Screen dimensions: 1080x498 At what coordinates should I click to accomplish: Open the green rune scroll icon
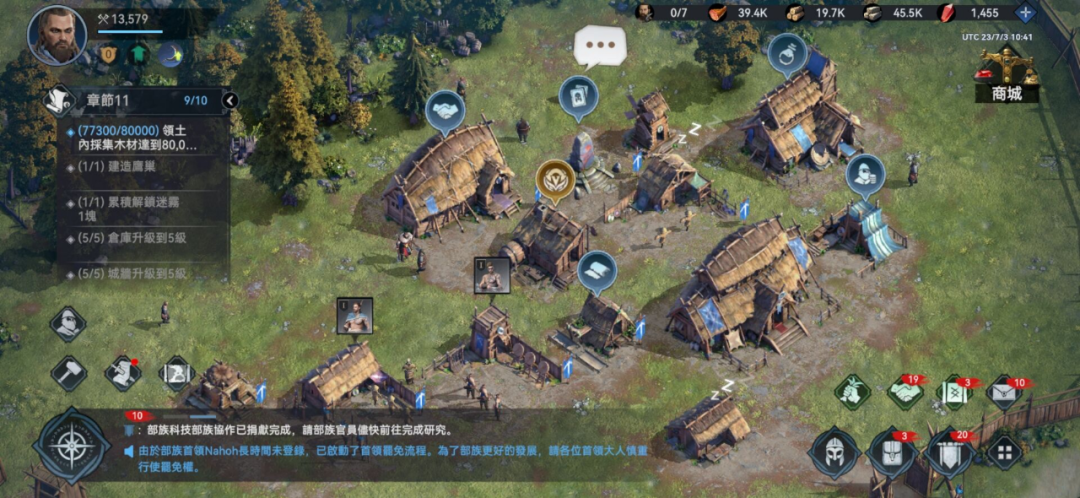(x=955, y=393)
